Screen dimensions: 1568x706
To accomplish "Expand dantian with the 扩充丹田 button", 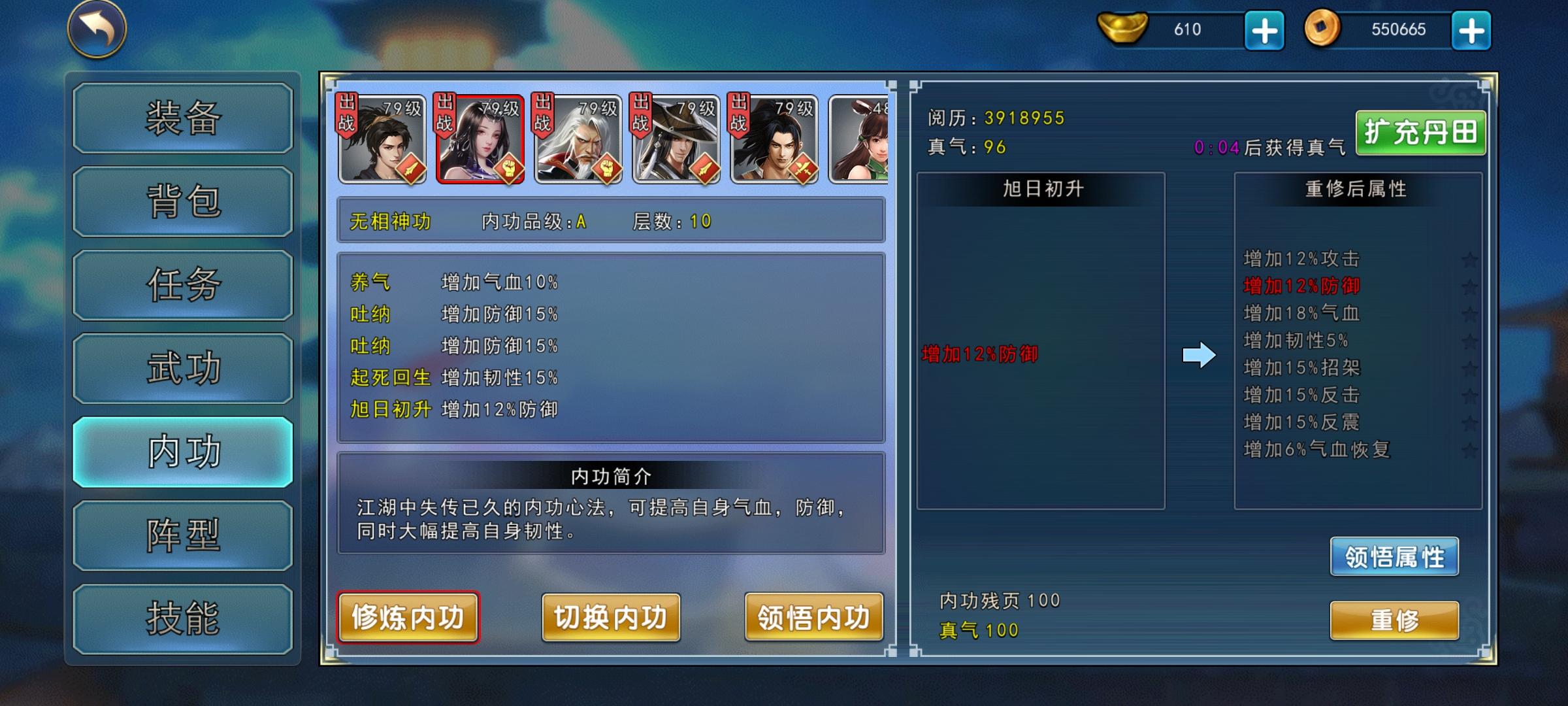I will (1422, 133).
